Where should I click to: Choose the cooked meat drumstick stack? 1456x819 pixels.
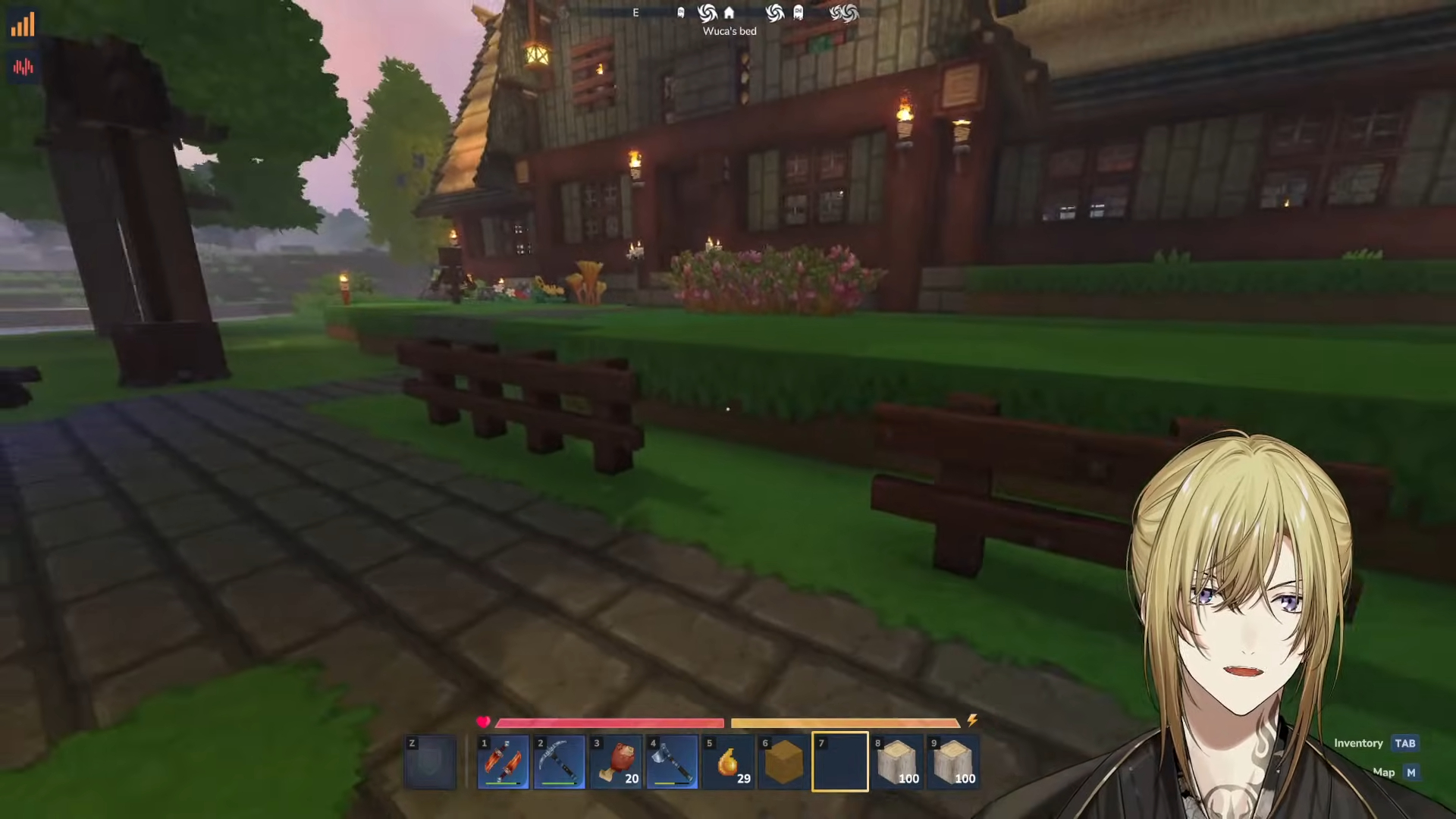click(x=615, y=762)
